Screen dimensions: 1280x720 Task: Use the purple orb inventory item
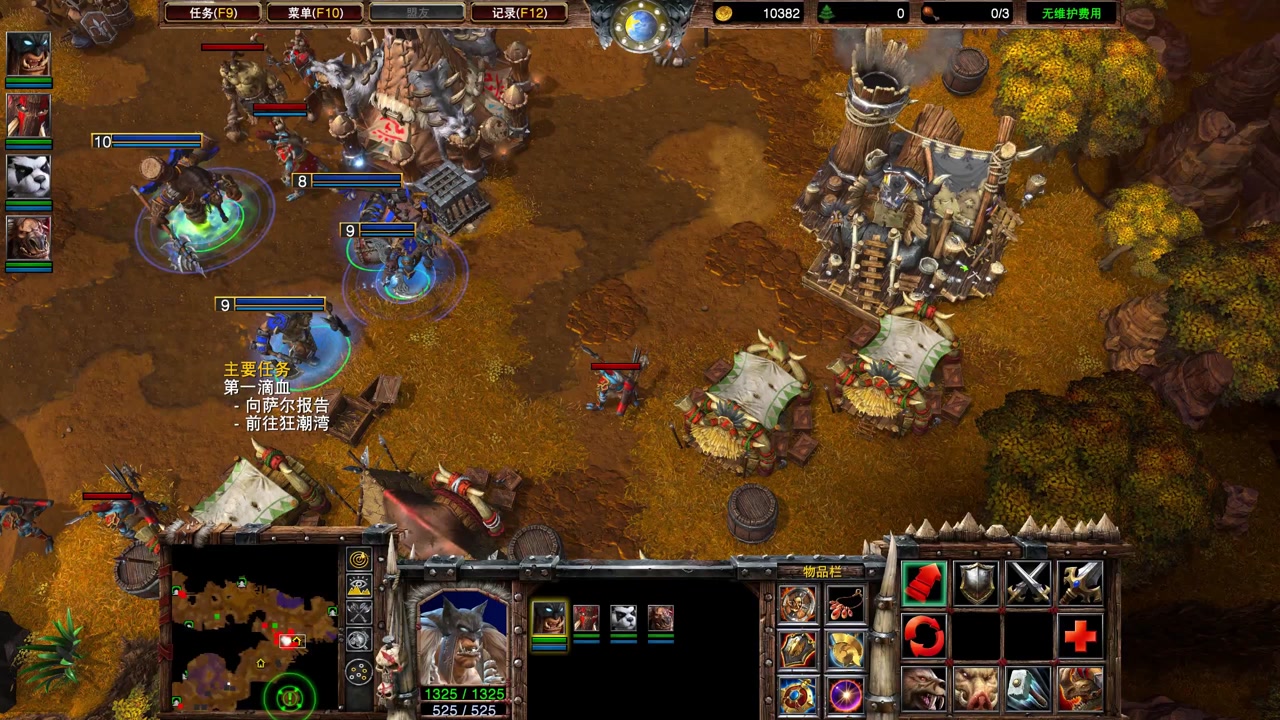pos(846,694)
